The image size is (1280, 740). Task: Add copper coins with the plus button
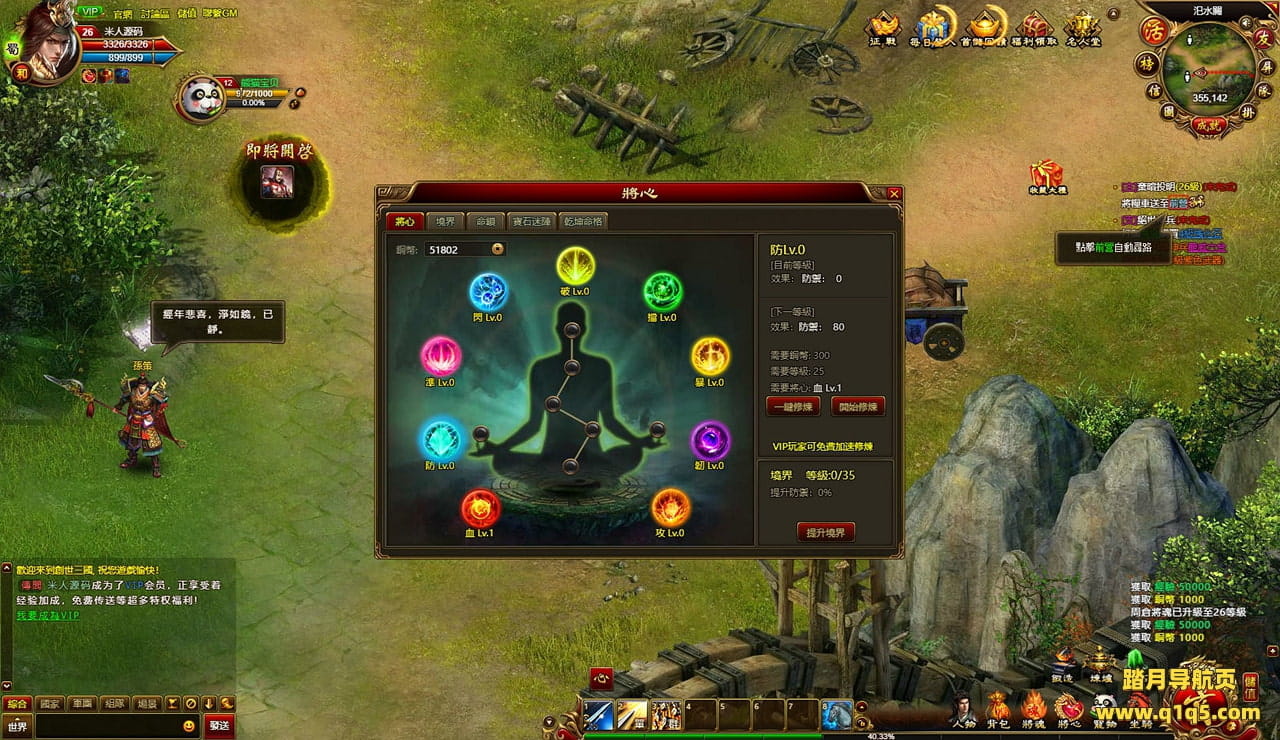coord(498,249)
